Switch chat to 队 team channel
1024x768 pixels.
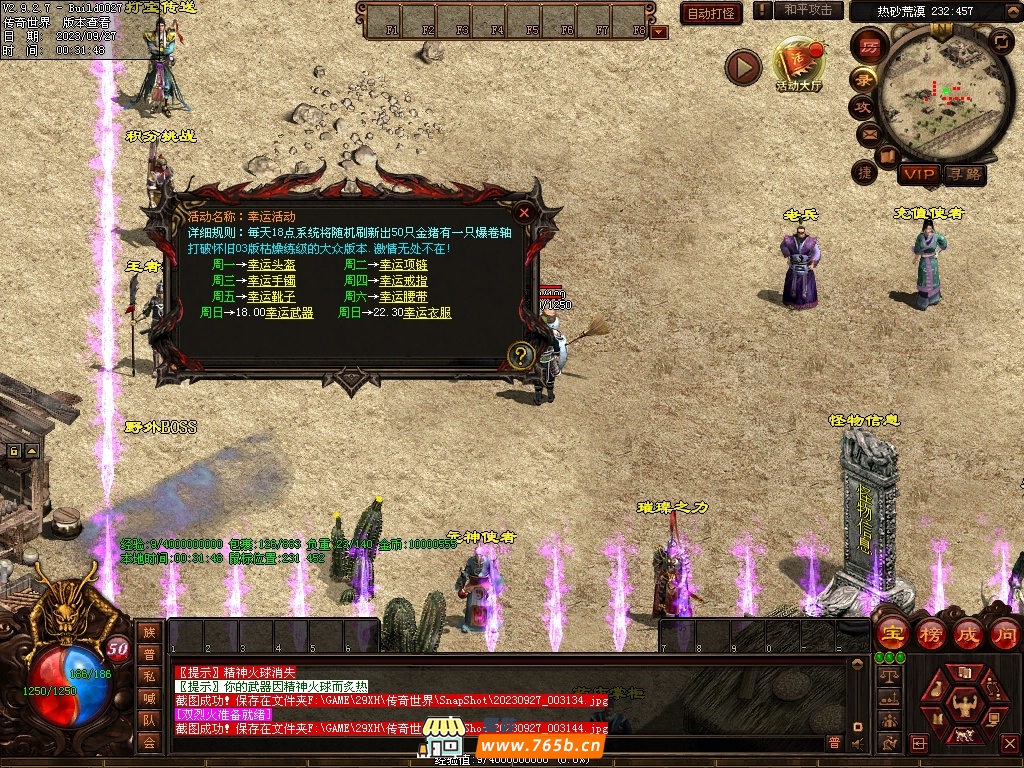(x=149, y=720)
